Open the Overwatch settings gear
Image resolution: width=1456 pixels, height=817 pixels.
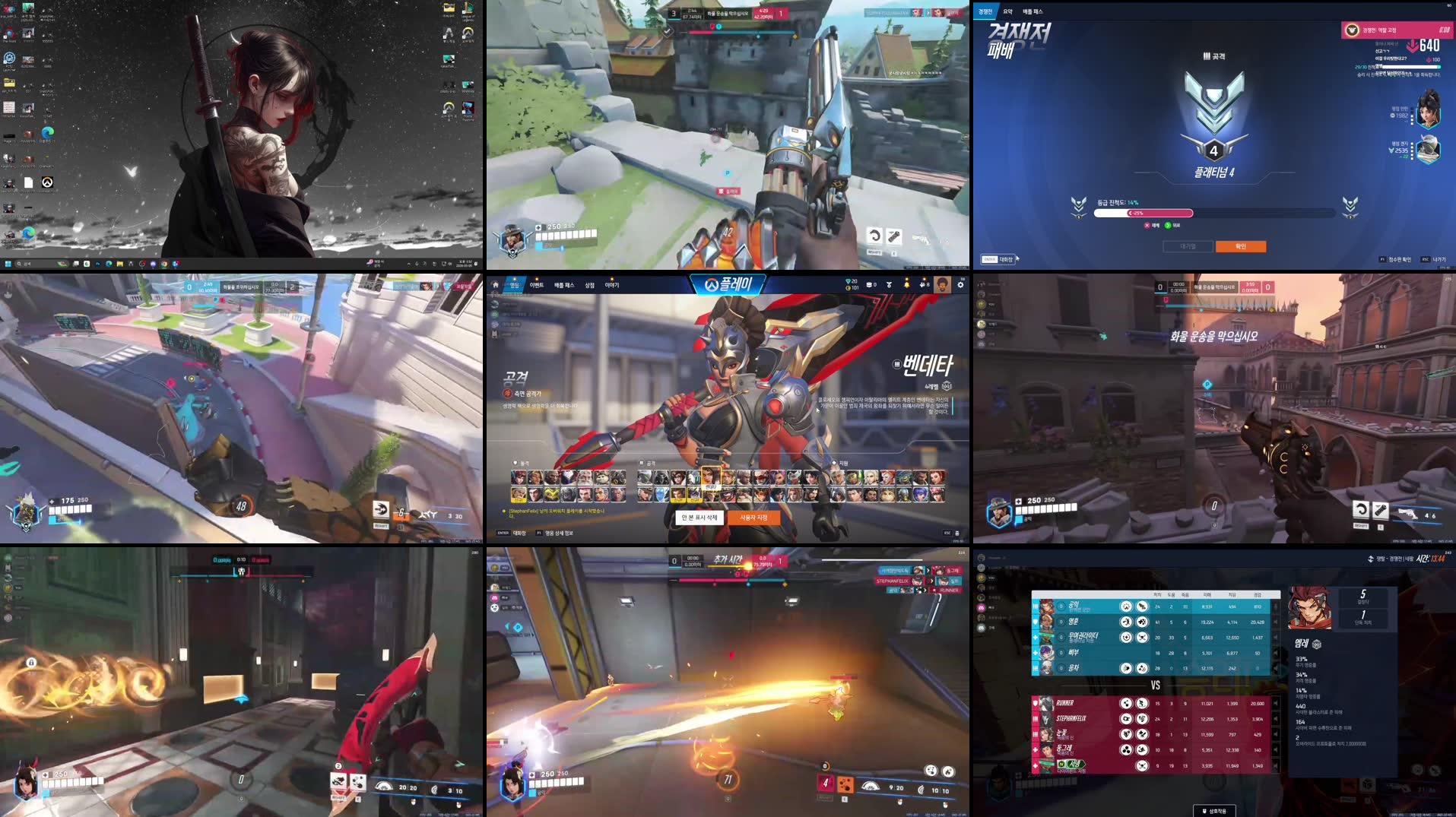pos(963,285)
